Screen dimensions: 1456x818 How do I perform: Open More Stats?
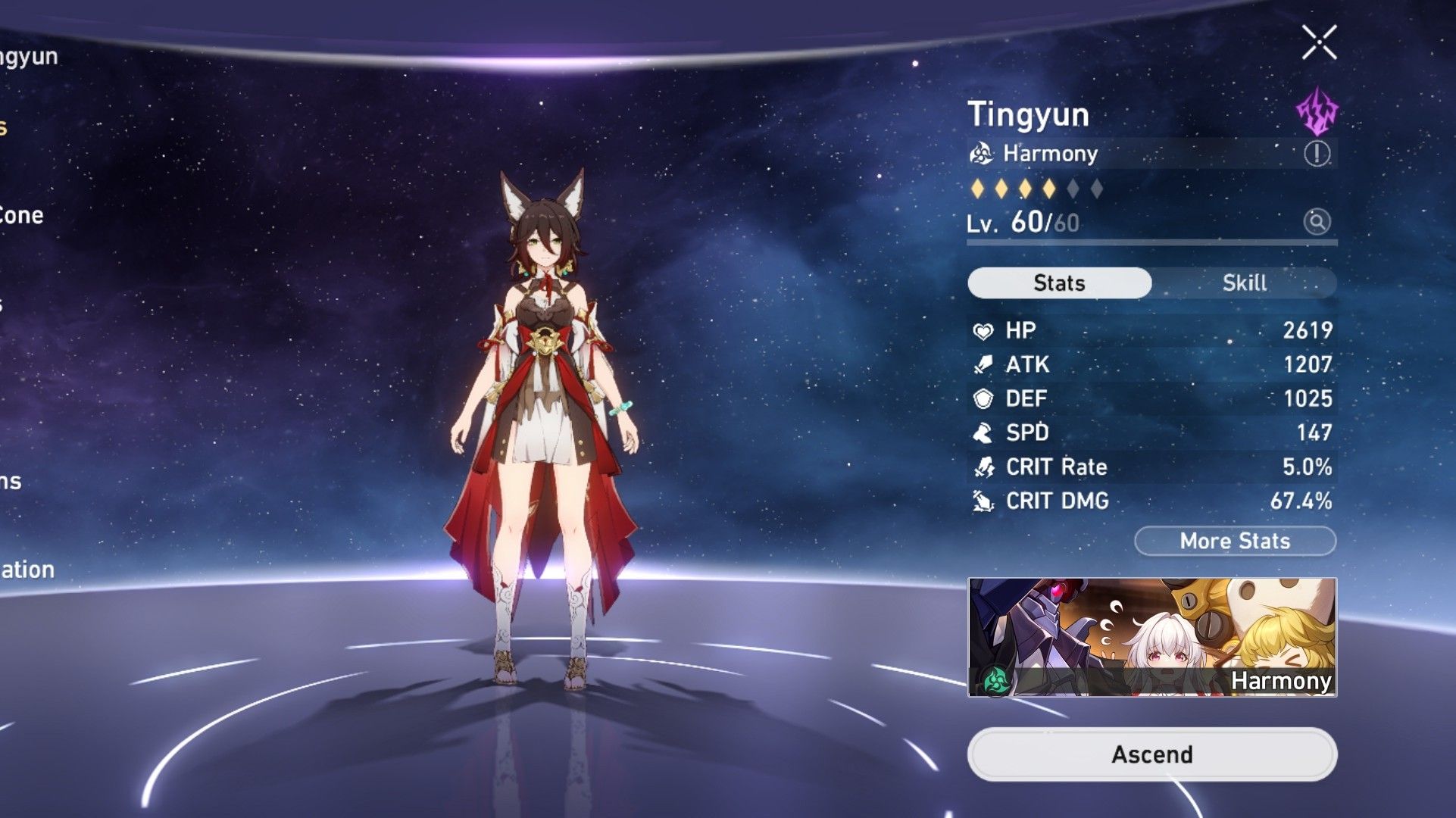1235,540
